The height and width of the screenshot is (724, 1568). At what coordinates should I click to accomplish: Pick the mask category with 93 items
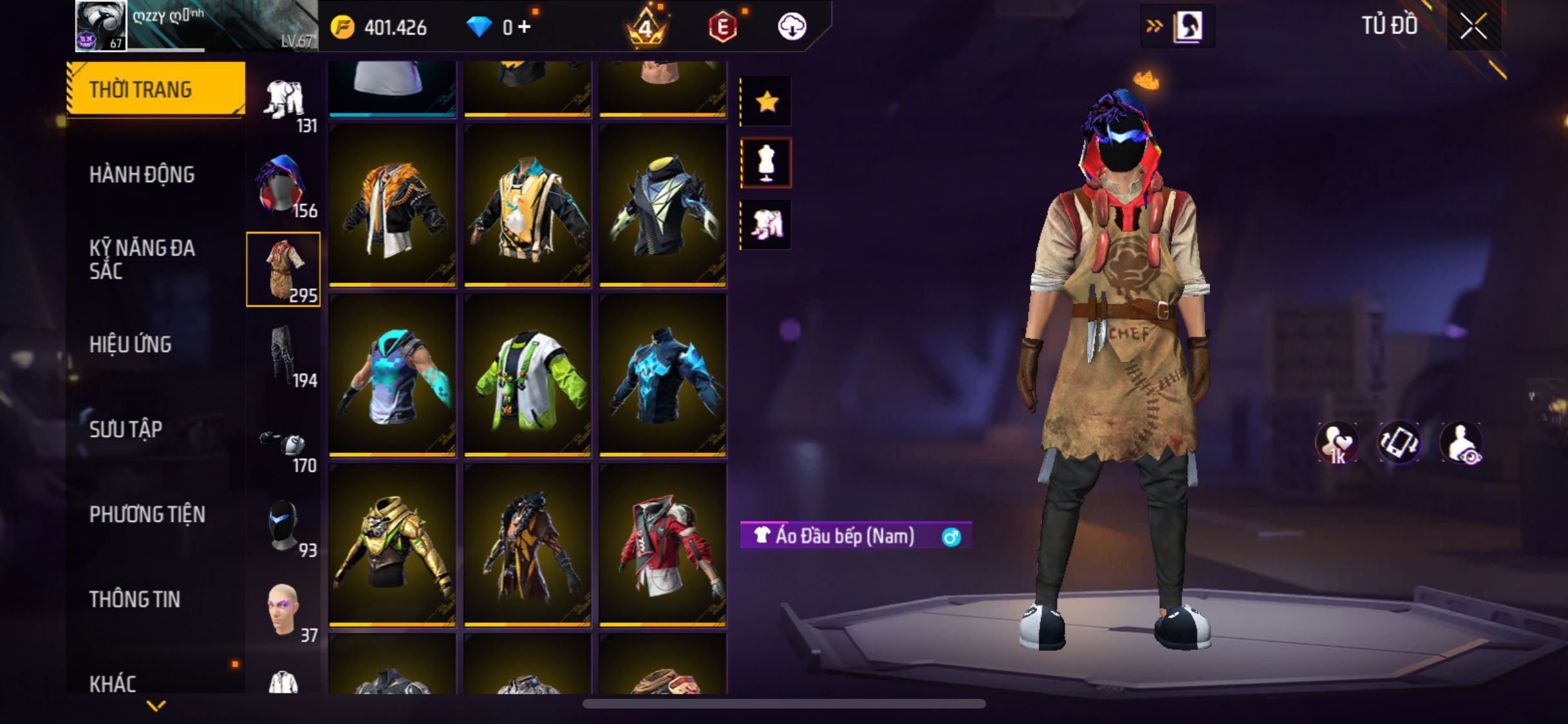point(283,526)
